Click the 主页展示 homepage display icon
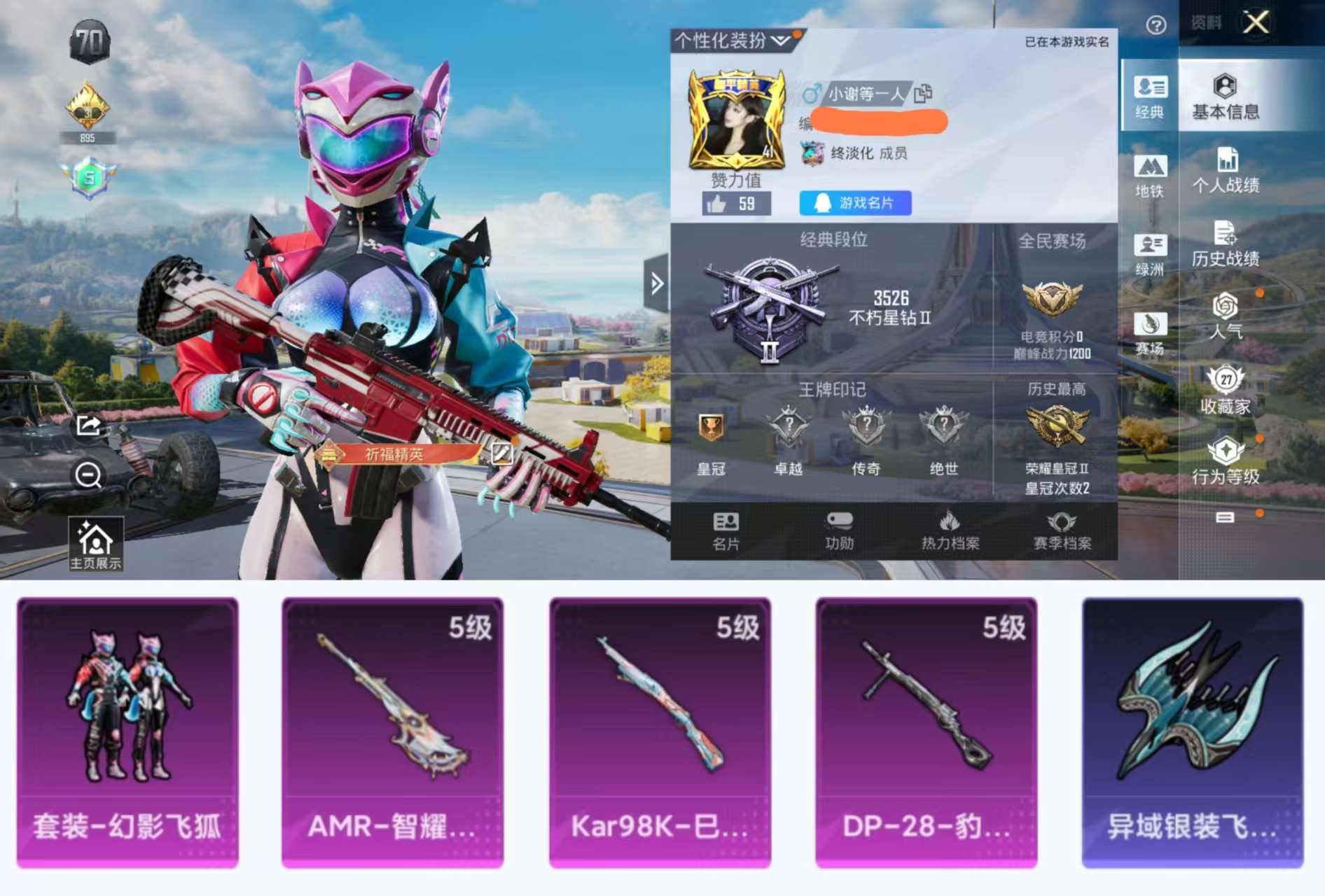This screenshot has width=1325, height=896. click(96, 545)
